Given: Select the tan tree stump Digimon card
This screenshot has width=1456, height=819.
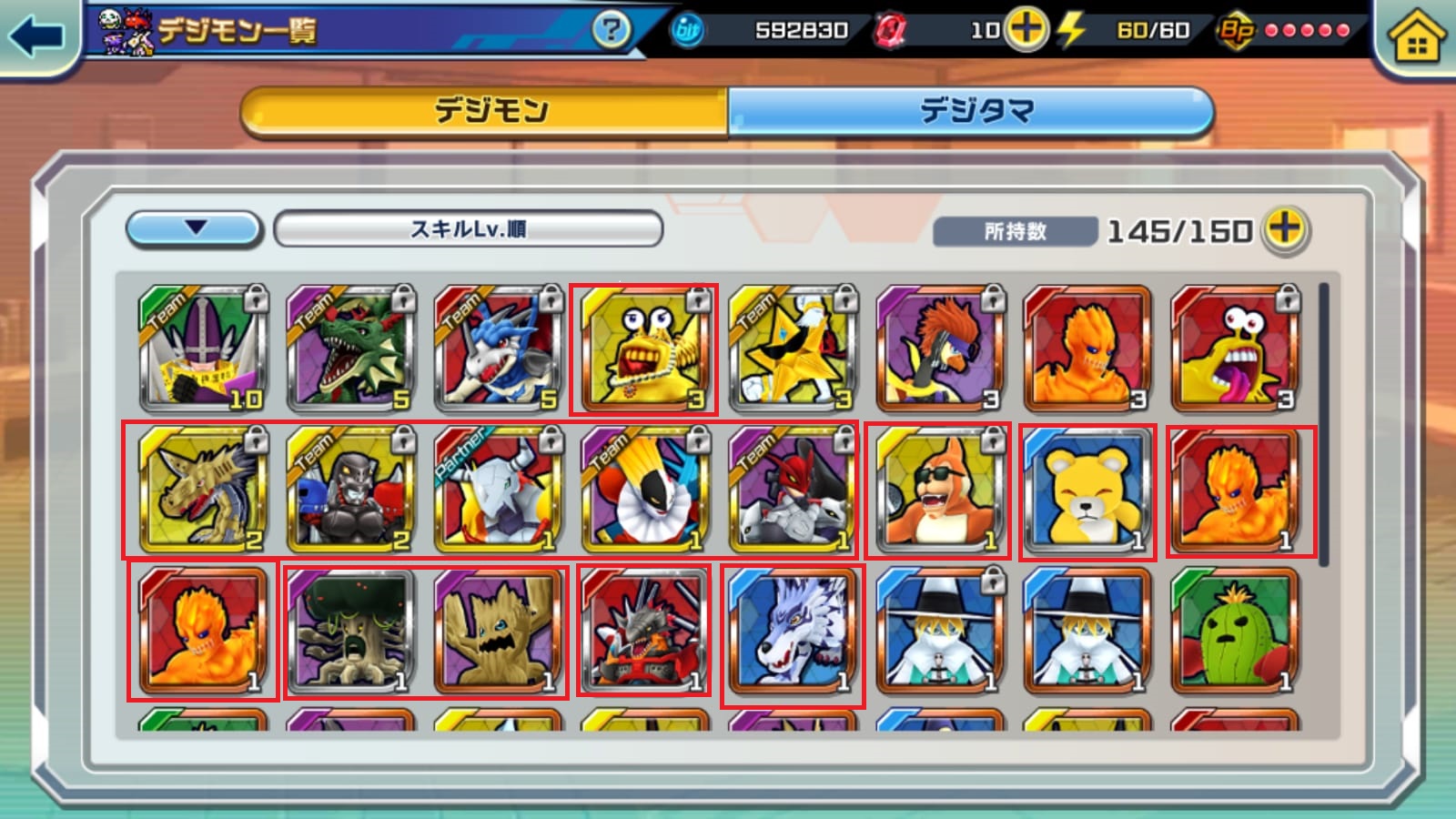Looking at the screenshot, I should (x=498, y=632).
